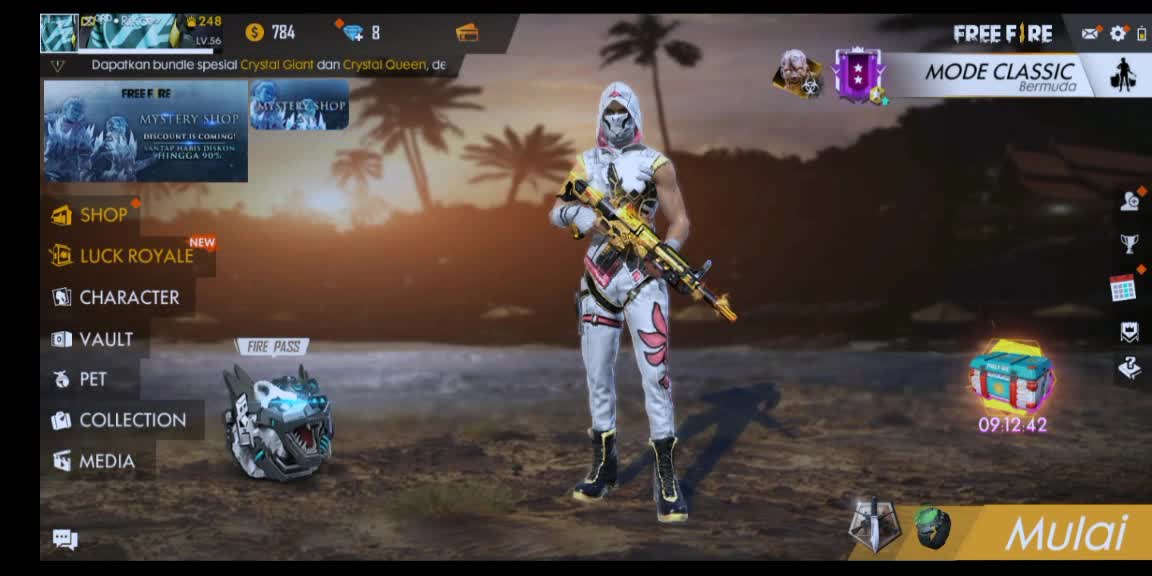Open the mail envelope icon

[x=1090, y=33]
